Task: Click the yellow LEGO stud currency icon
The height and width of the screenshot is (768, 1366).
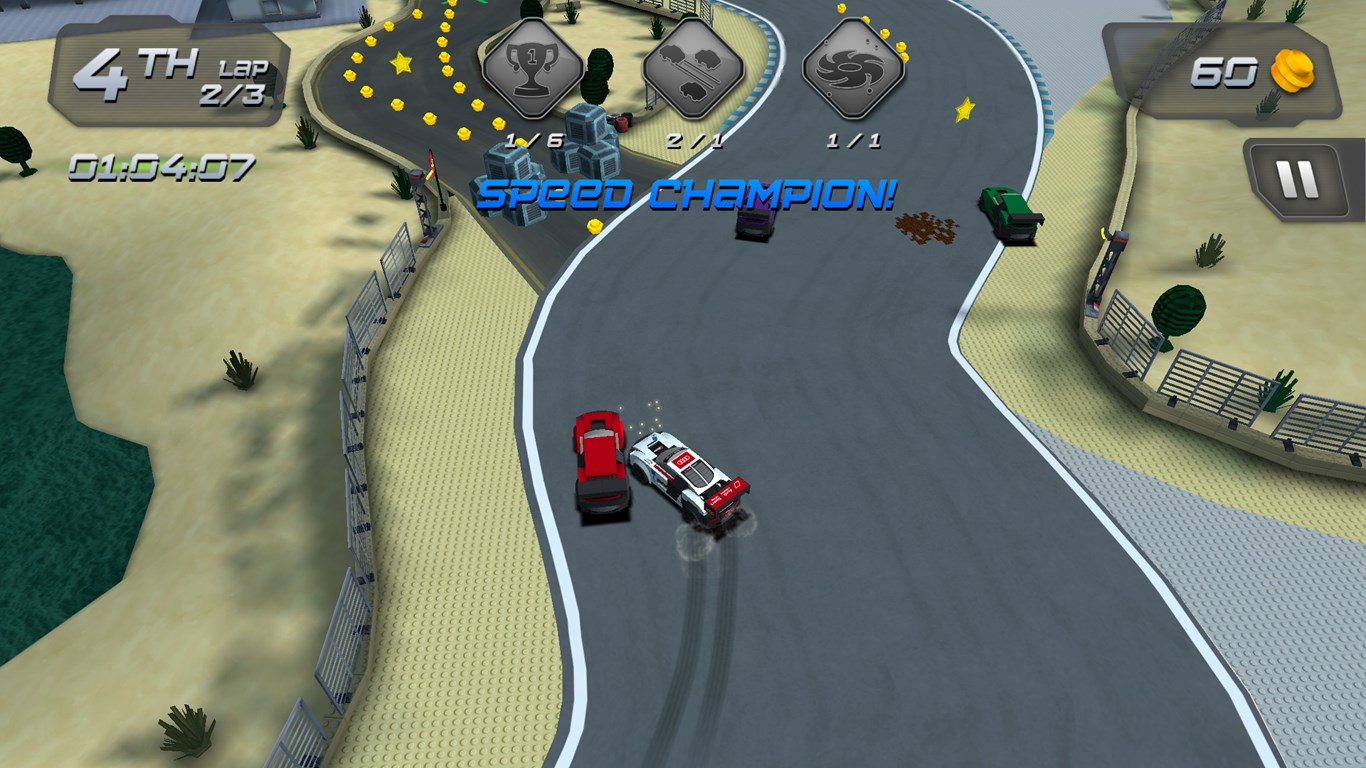Action: 1292,73
